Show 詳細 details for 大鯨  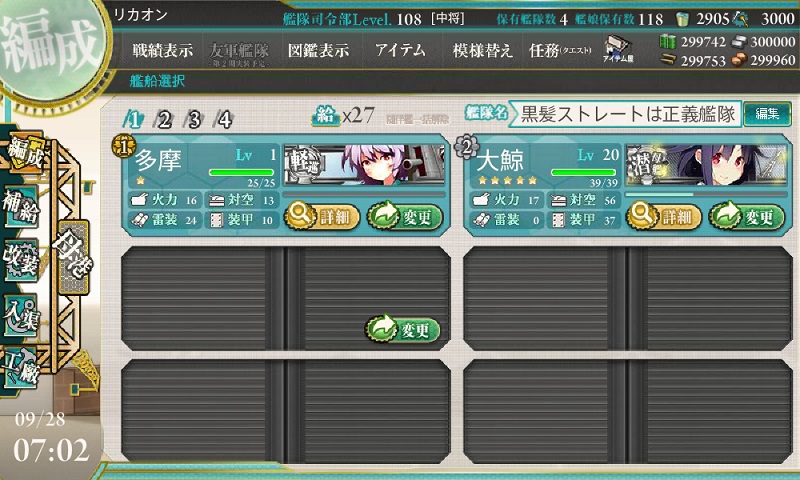coord(664,215)
